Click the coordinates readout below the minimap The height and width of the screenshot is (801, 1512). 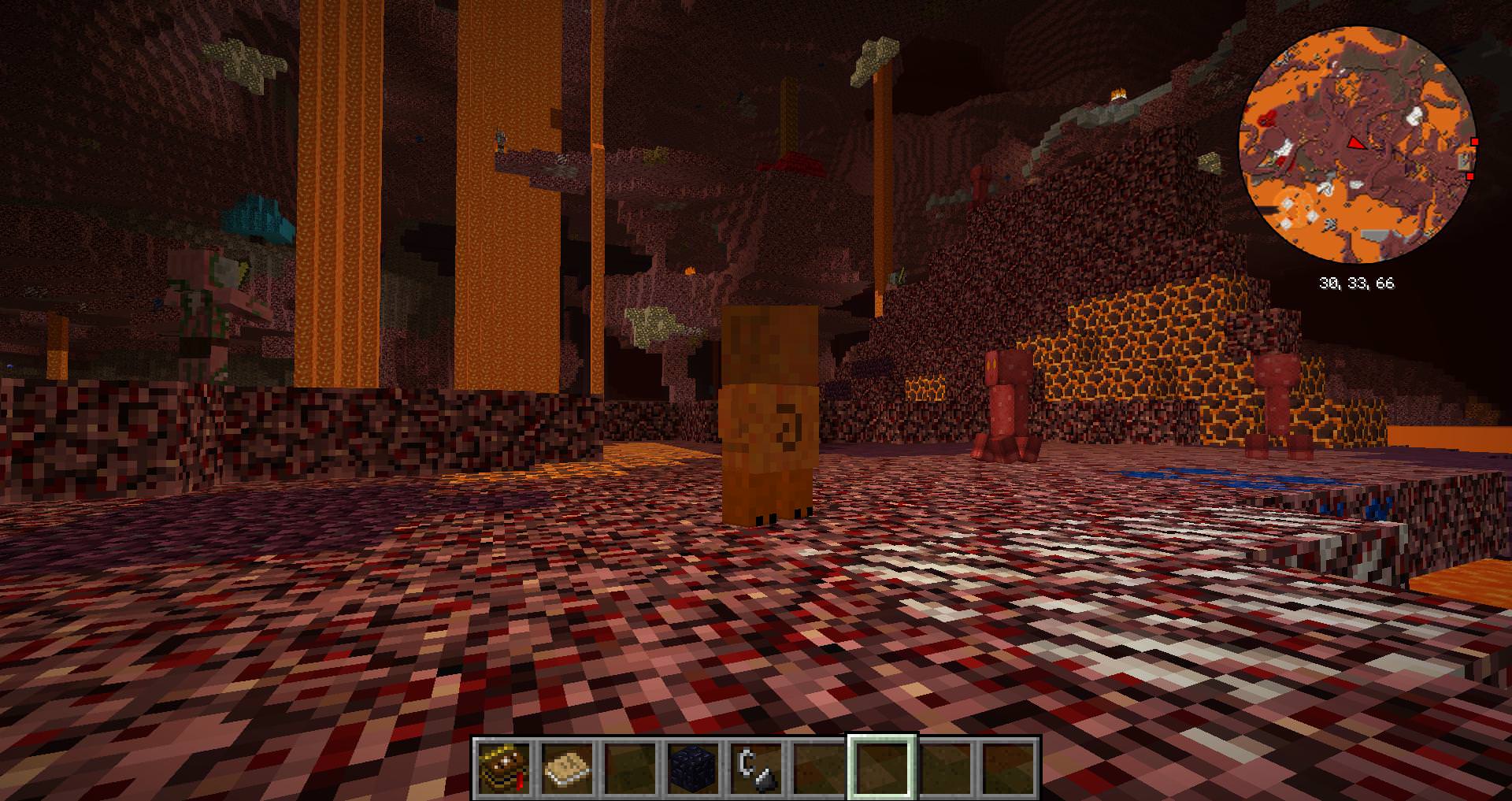tap(1358, 282)
